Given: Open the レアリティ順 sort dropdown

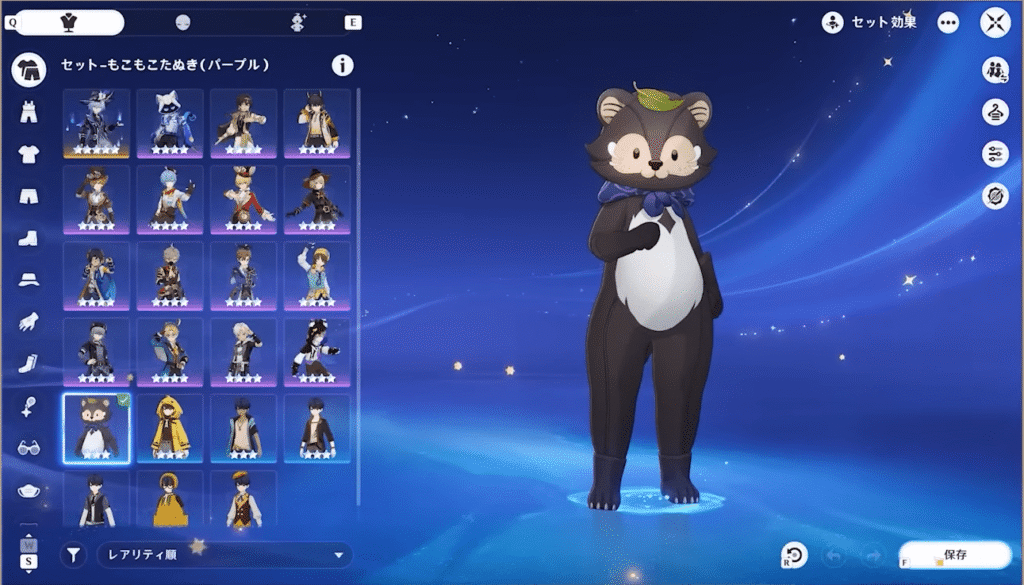Looking at the screenshot, I should (x=225, y=555).
